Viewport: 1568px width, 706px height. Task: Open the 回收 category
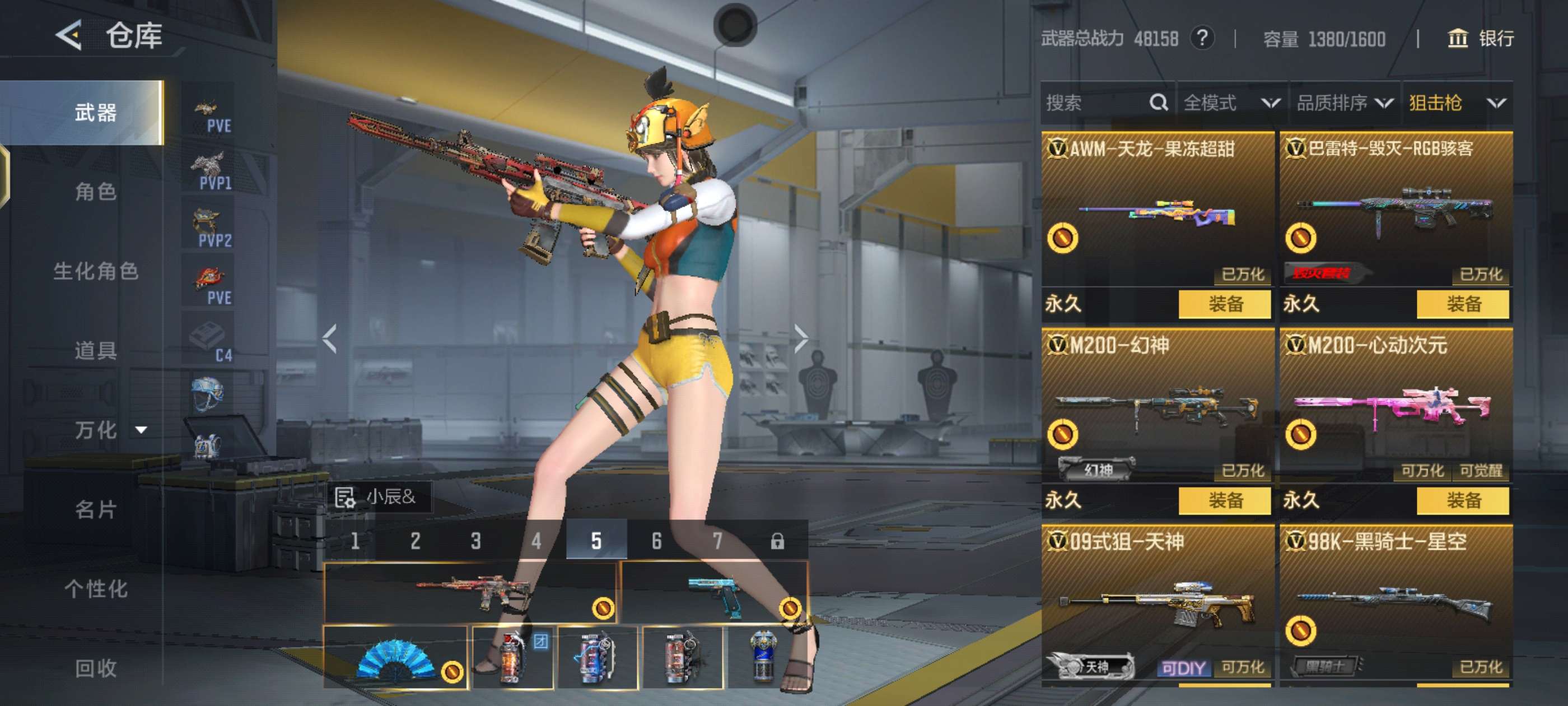click(96, 668)
